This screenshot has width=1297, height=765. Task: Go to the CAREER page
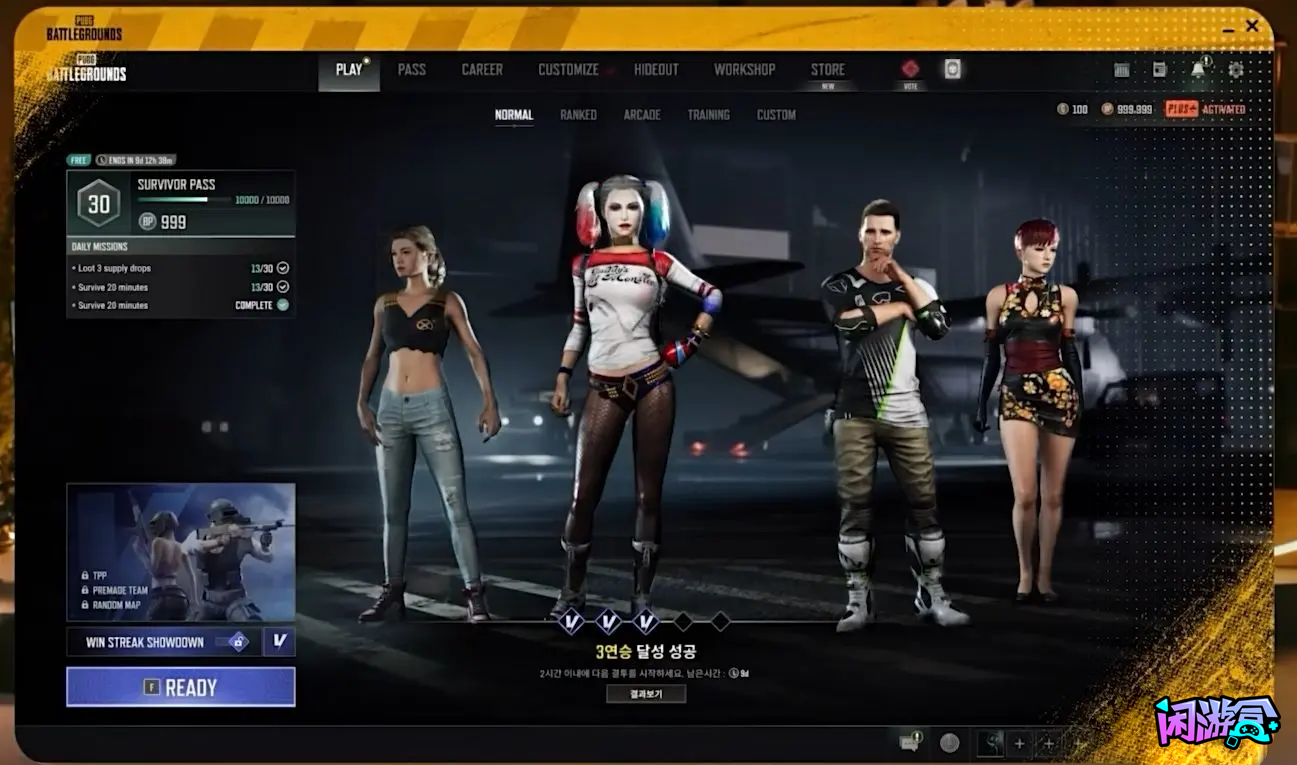pos(482,70)
